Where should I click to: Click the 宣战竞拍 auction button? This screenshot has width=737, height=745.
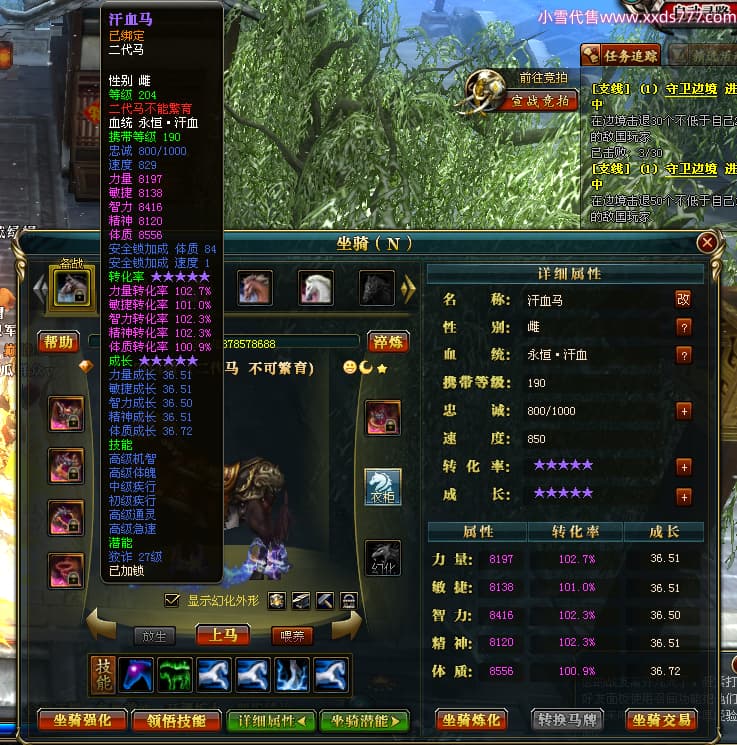point(539,100)
